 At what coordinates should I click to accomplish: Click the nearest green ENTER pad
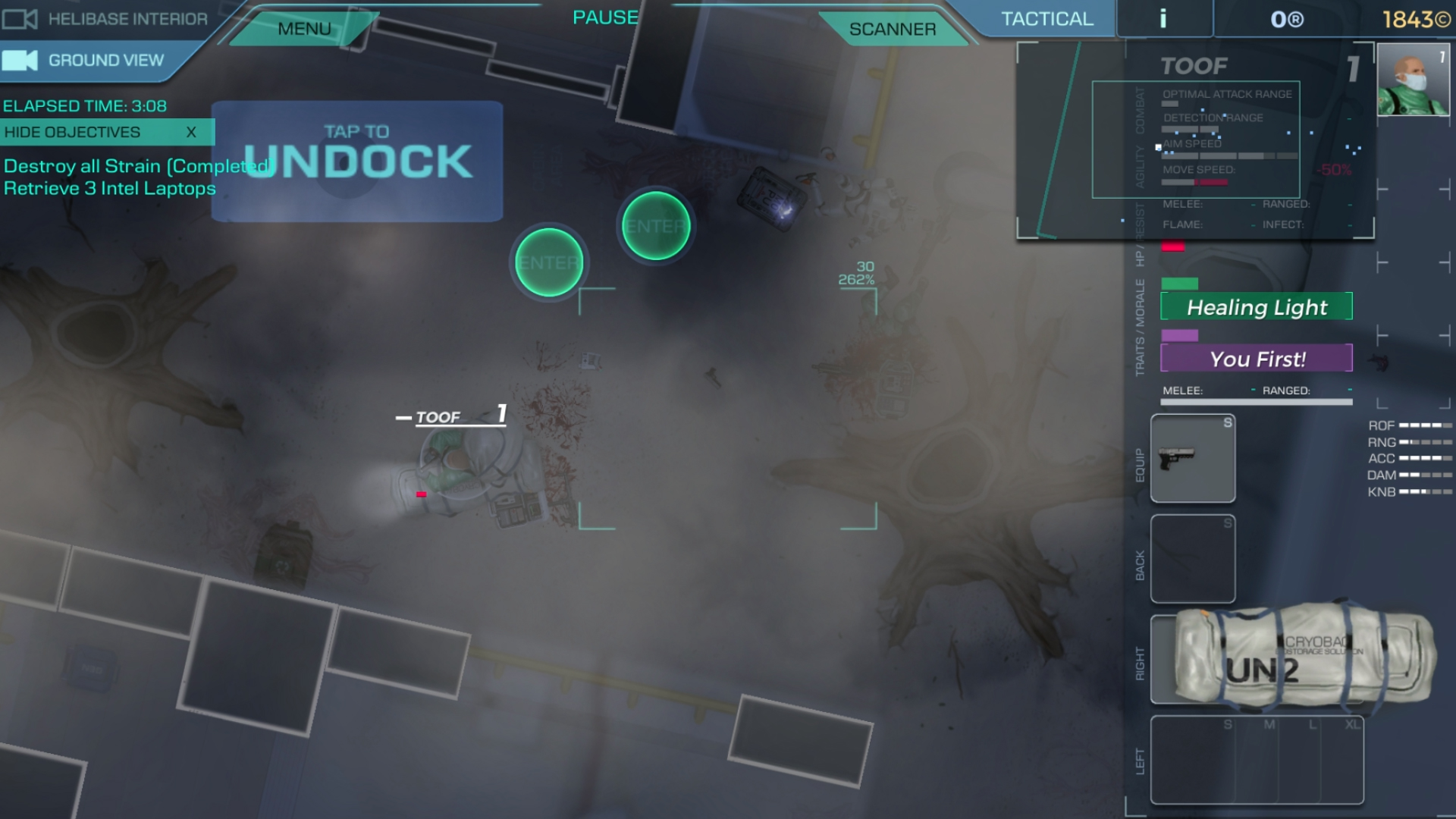[549, 262]
